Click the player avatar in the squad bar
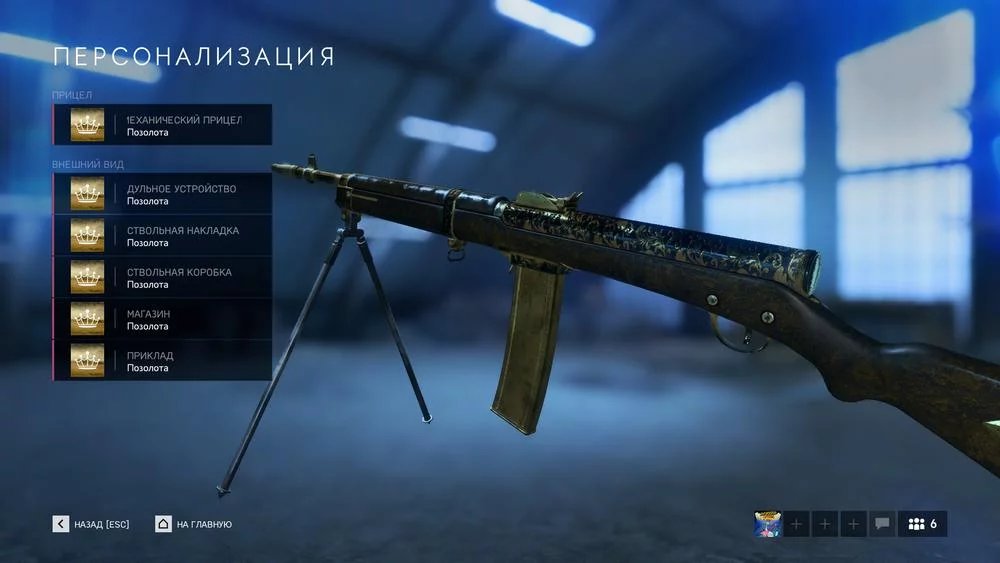The image size is (1000, 563). pyautogui.click(x=767, y=524)
